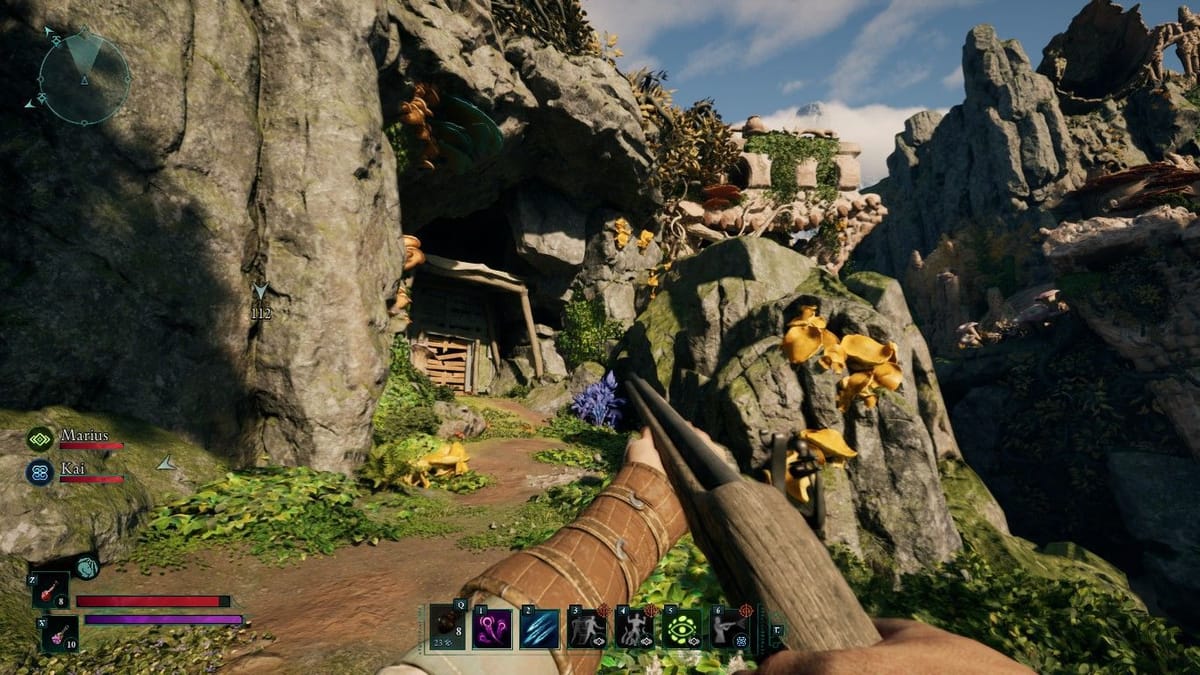Select companion Kai's portrait icon
The width and height of the screenshot is (1200, 675).
[x=40, y=472]
